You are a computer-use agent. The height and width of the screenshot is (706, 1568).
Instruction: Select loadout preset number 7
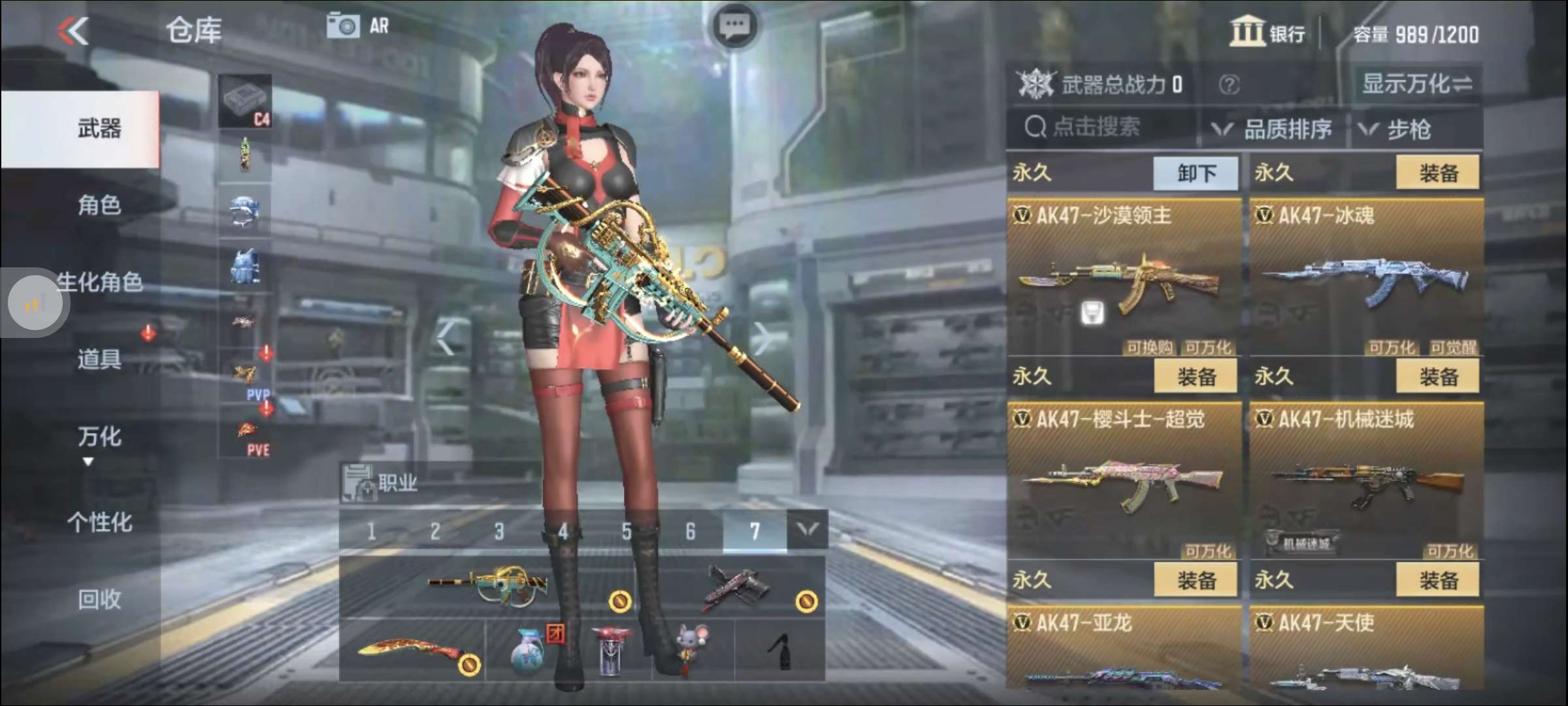pos(755,531)
